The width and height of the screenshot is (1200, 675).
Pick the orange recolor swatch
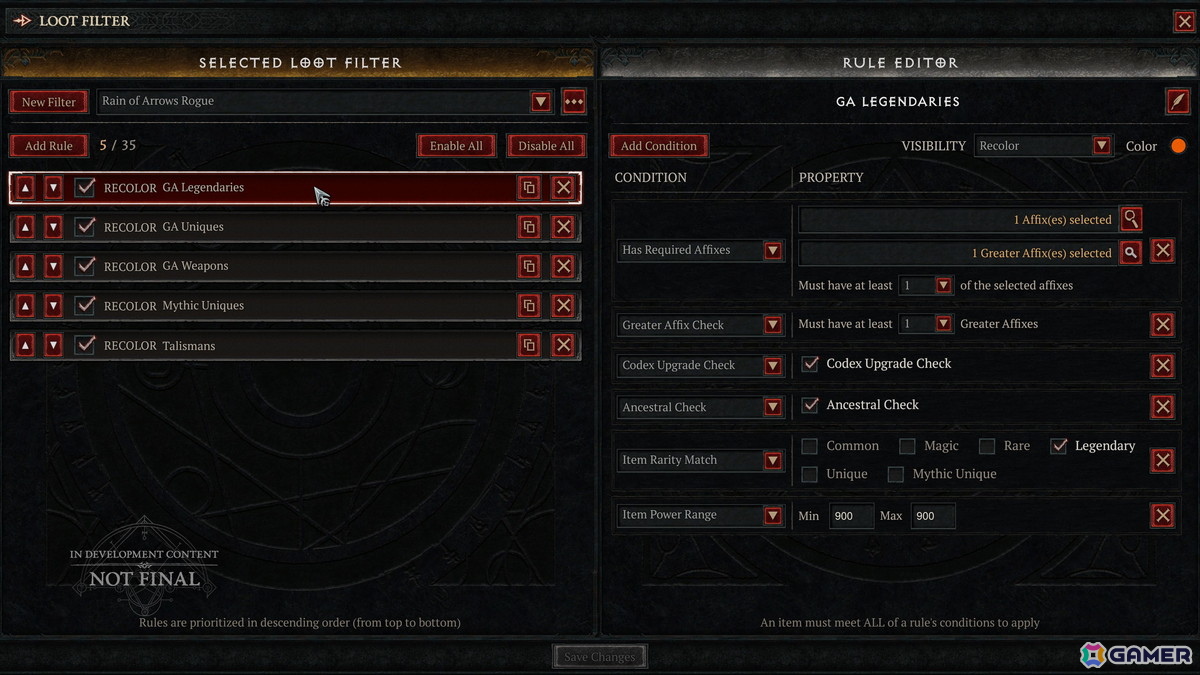tap(1178, 146)
